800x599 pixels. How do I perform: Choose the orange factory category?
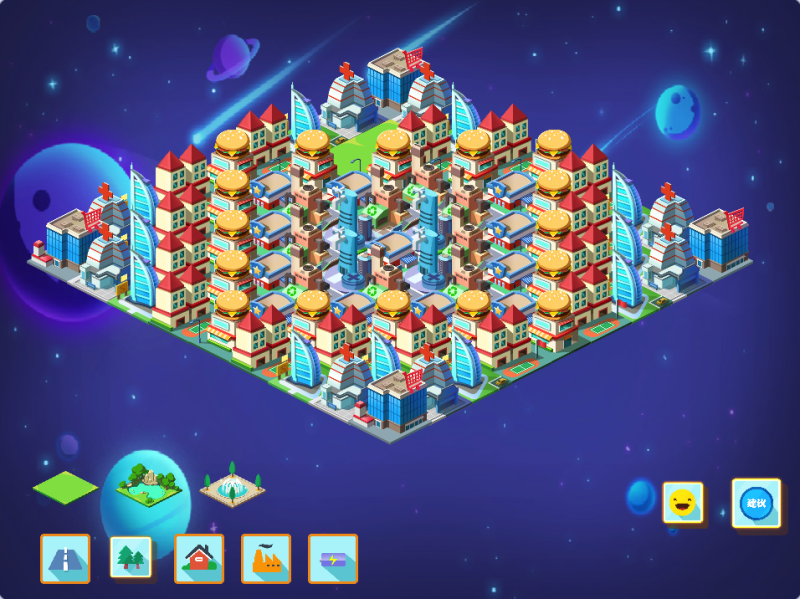[x=266, y=558]
